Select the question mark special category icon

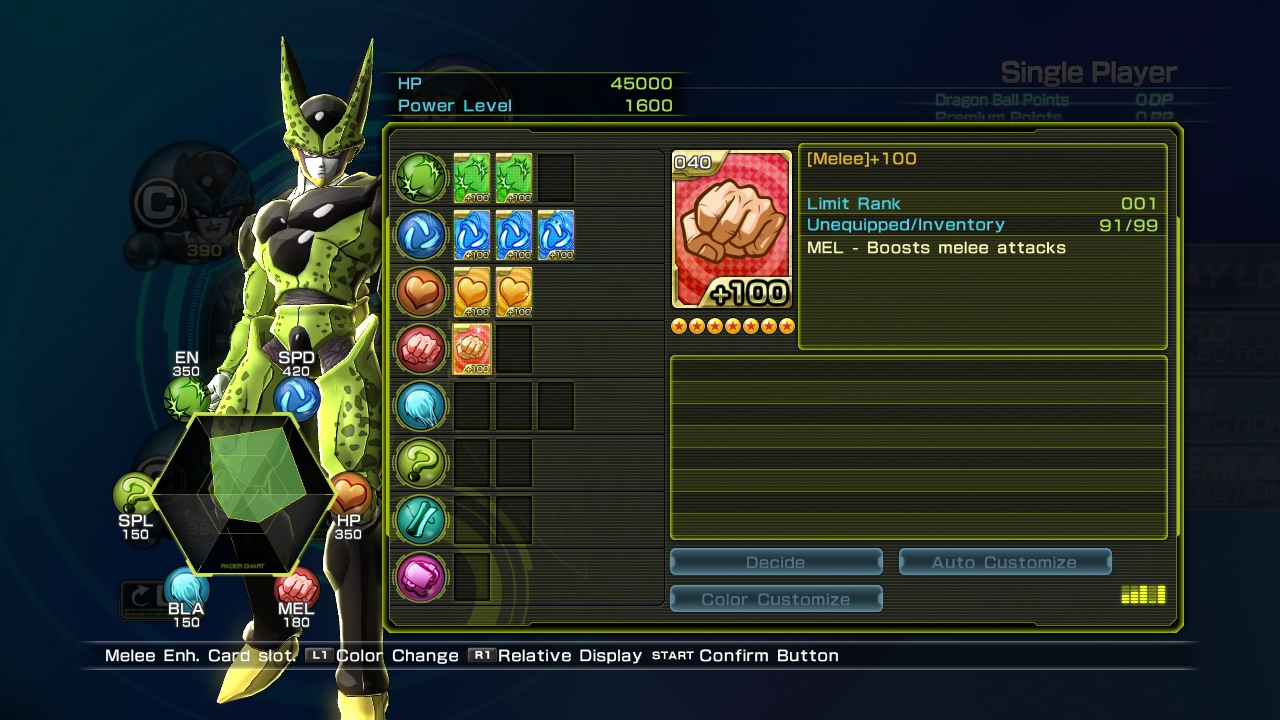[x=421, y=464]
